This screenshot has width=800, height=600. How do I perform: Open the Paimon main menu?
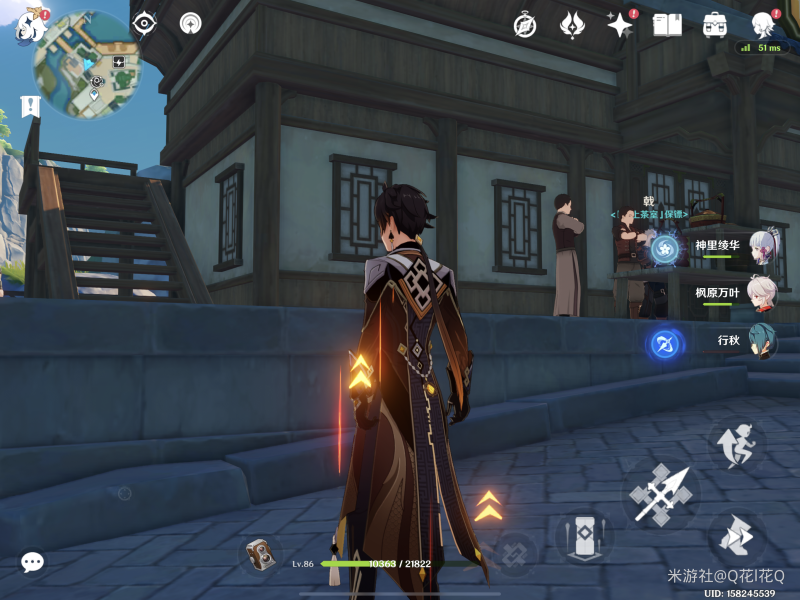30,27
